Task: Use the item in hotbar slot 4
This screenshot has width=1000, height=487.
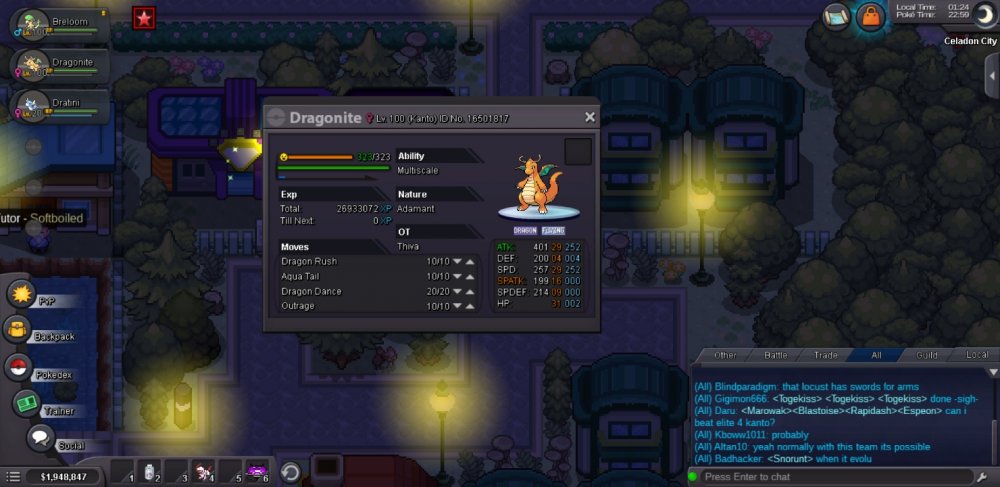Action: point(203,473)
